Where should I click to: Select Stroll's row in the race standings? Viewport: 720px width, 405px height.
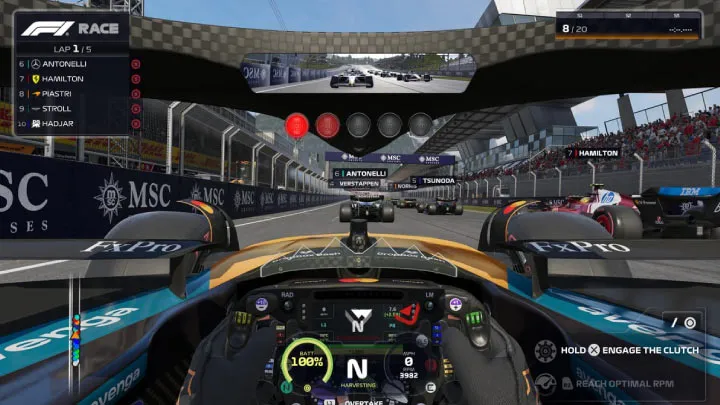tap(72, 109)
